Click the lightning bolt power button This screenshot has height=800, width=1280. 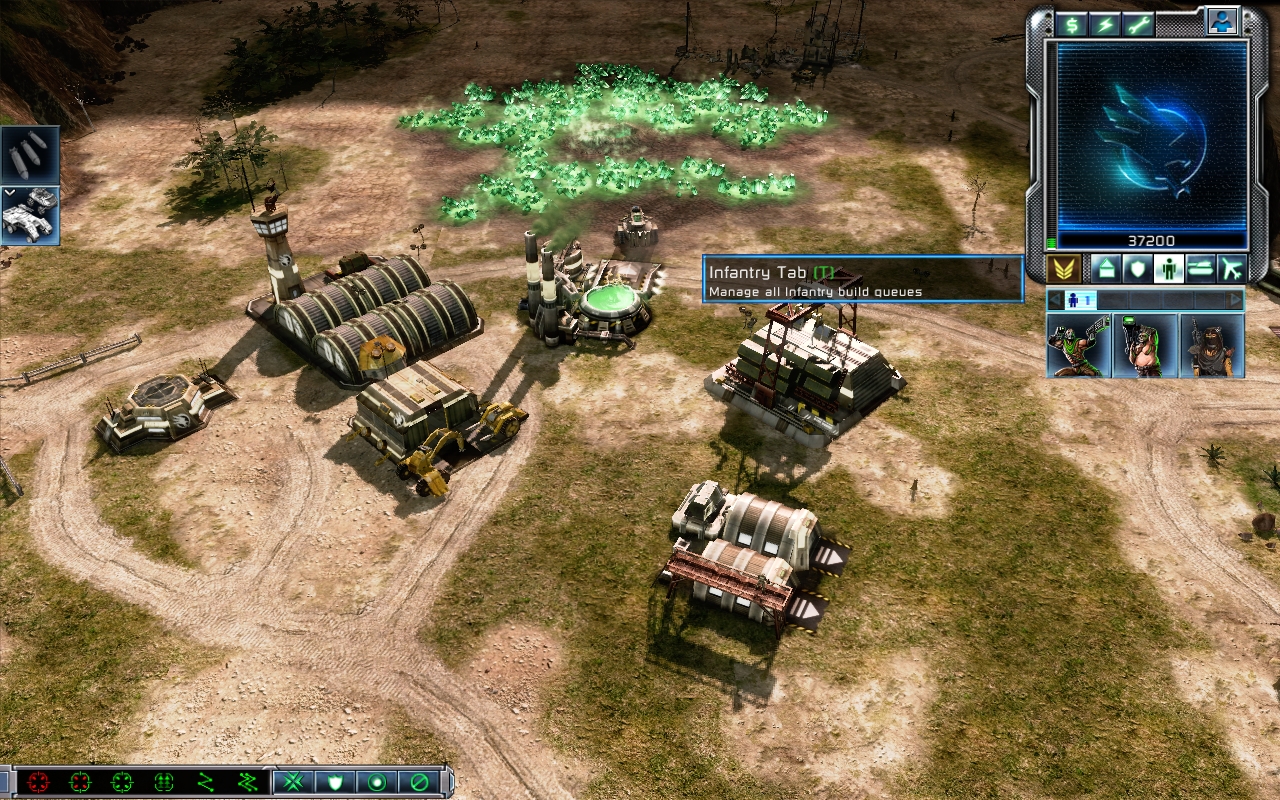(x=1105, y=25)
